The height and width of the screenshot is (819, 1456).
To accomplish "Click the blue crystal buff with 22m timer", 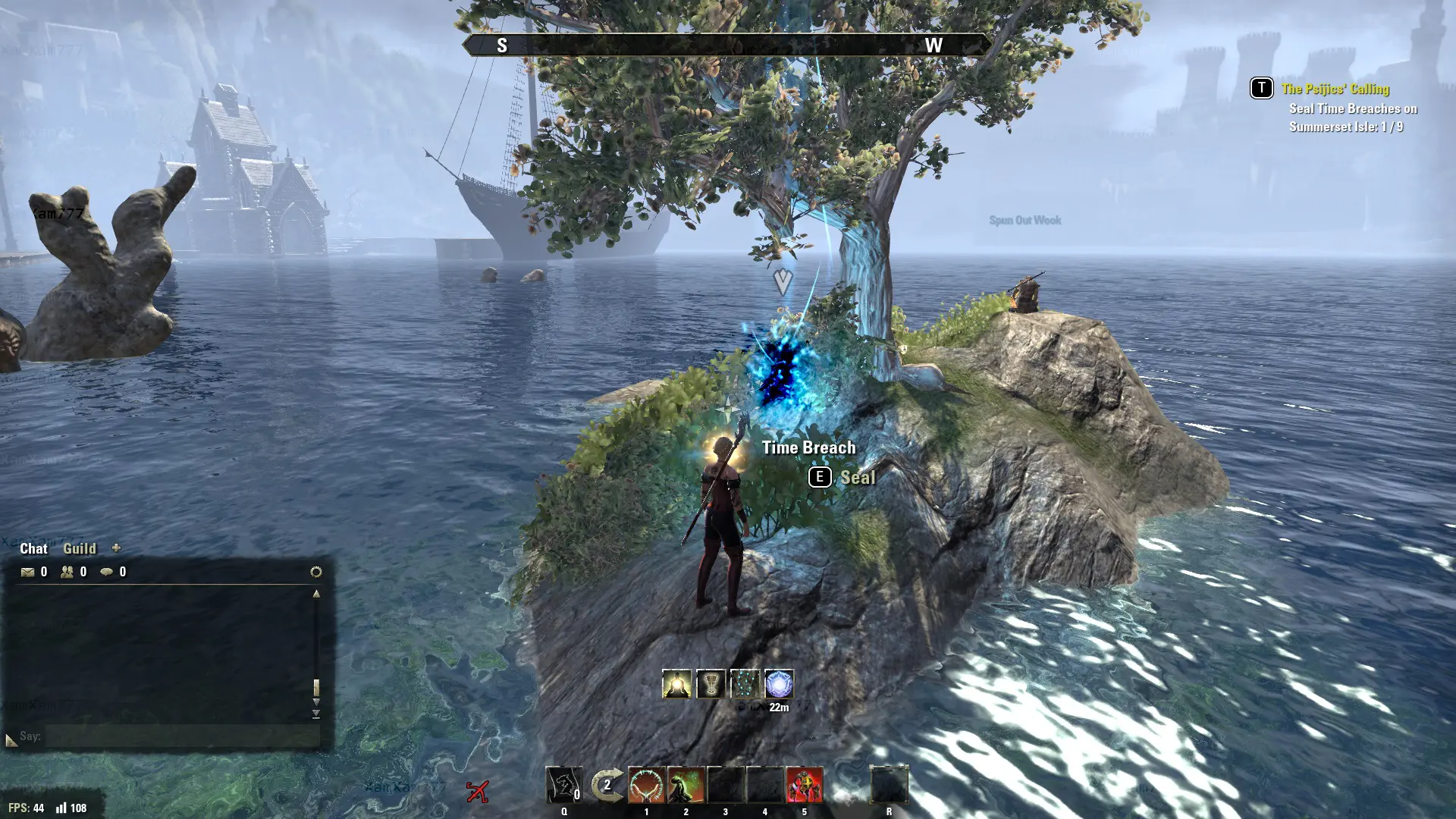I will coord(779,684).
